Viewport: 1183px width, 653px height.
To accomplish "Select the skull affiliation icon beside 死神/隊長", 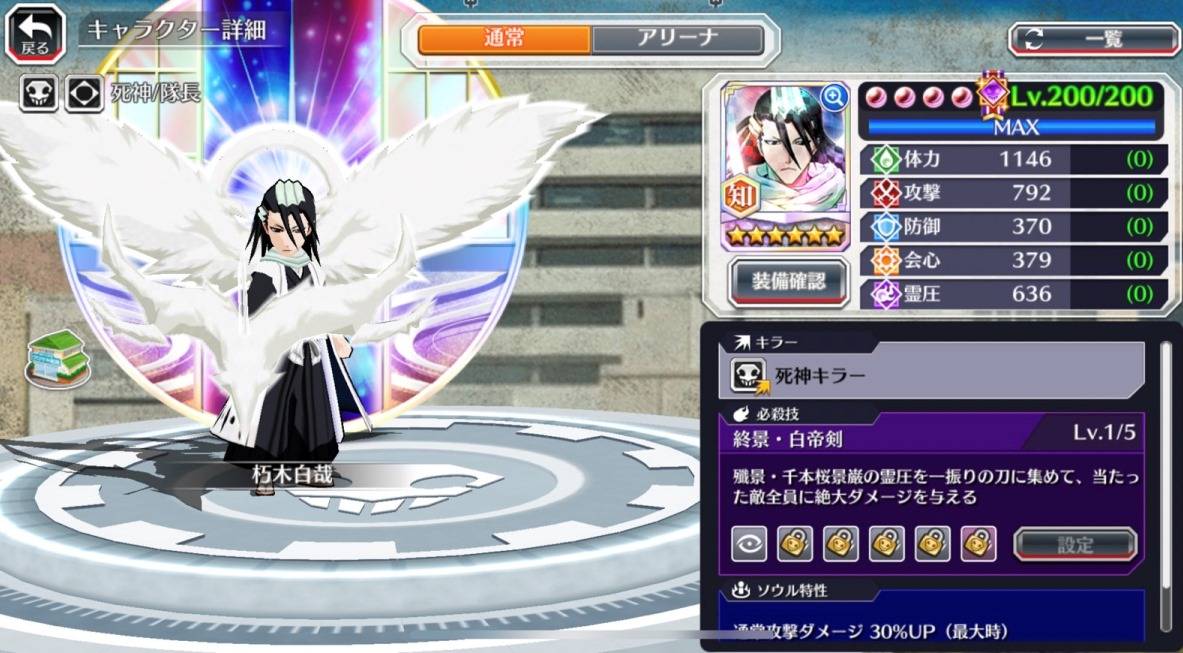I will (x=38, y=94).
